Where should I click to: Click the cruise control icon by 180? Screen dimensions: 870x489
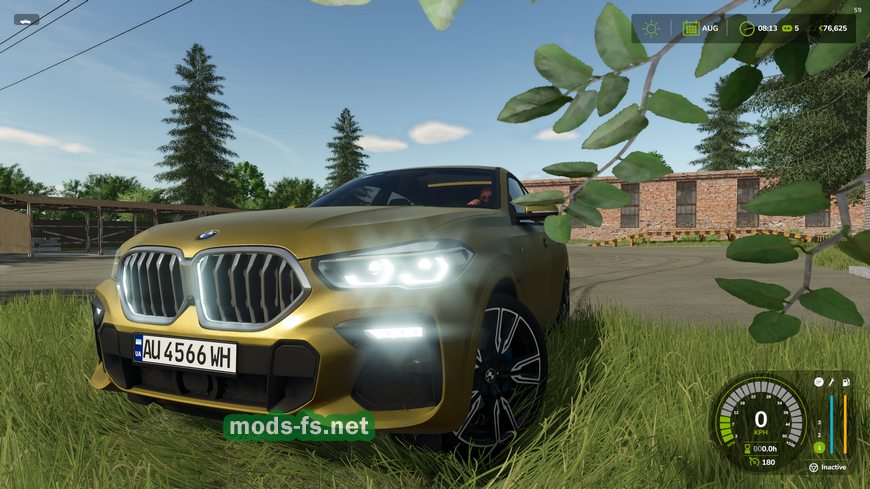[x=753, y=462]
